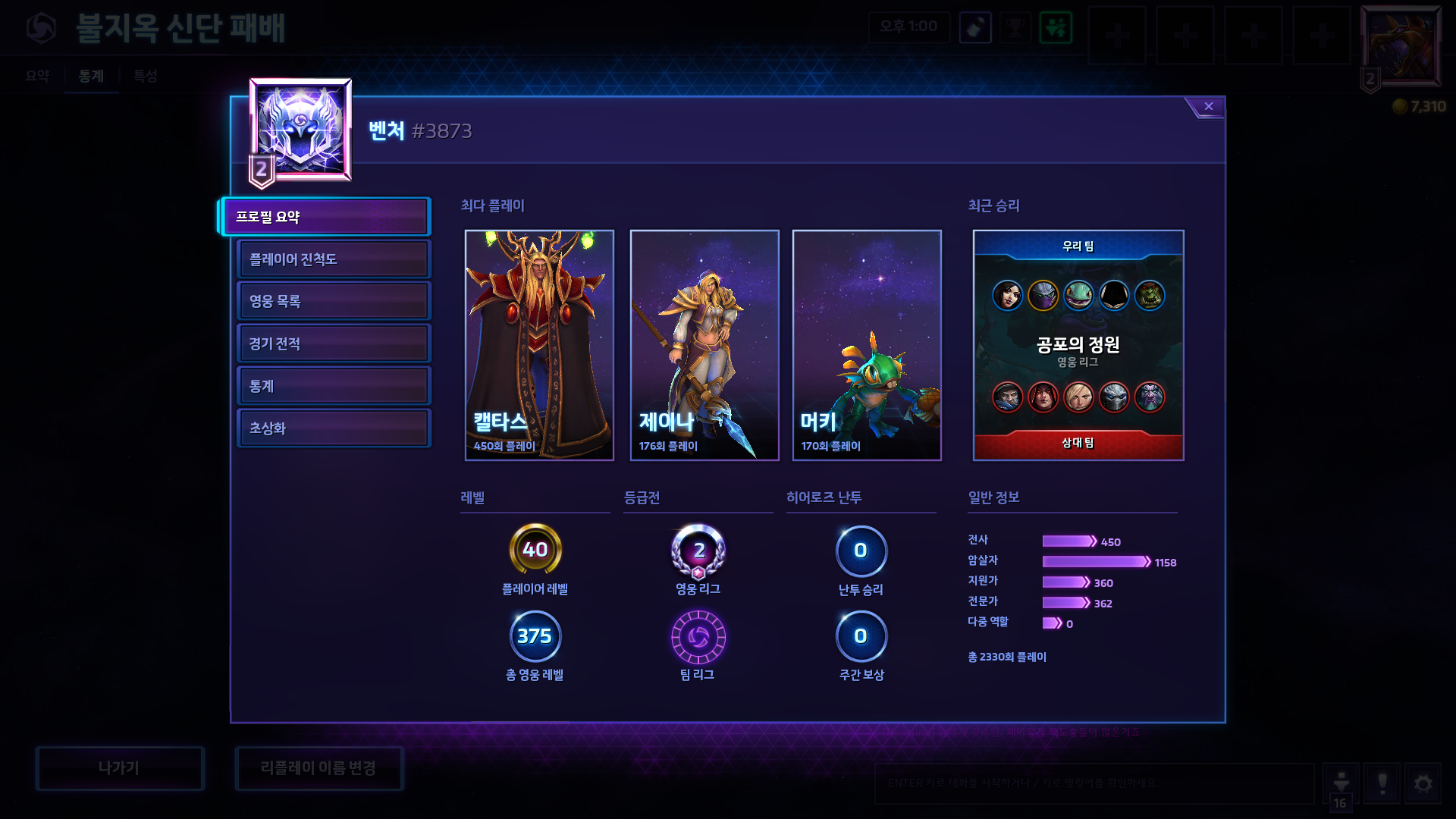Switch to the 요약 tab
The image size is (1456, 819).
click(37, 76)
